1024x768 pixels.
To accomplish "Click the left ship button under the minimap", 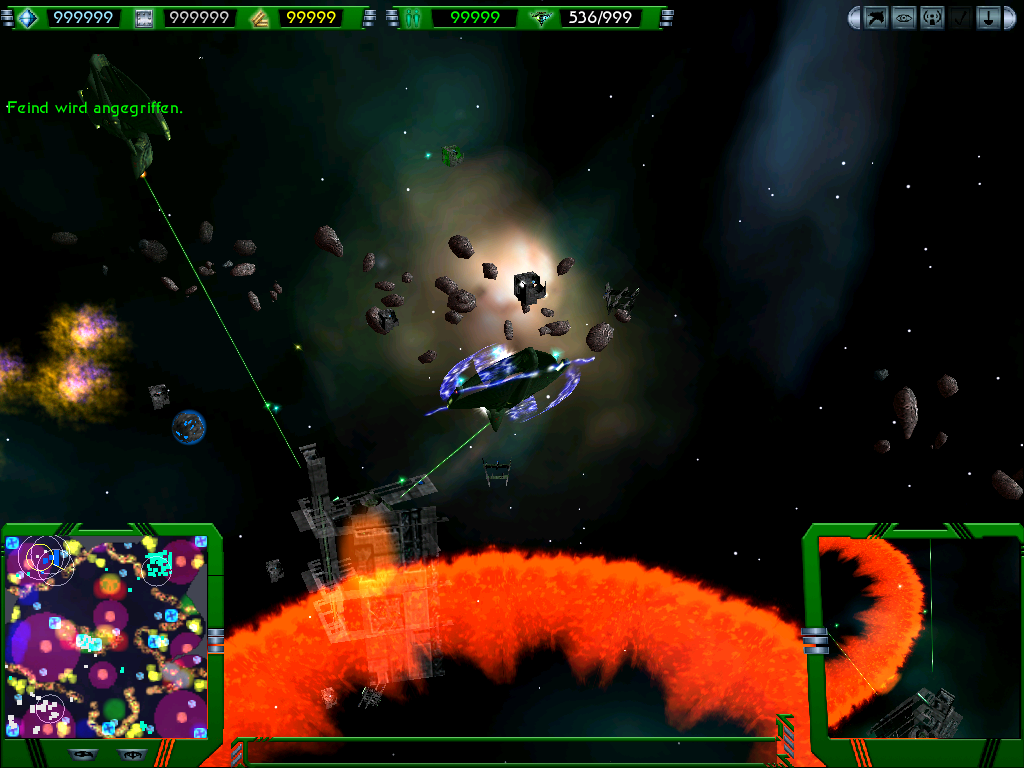I will click(82, 755).
